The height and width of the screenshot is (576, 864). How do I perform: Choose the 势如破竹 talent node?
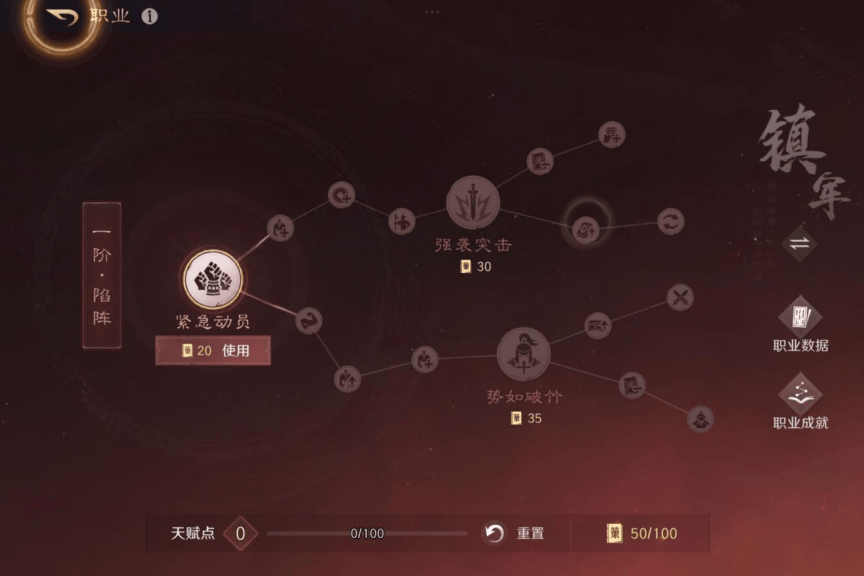pyautogui.click(x=523, y=353)
